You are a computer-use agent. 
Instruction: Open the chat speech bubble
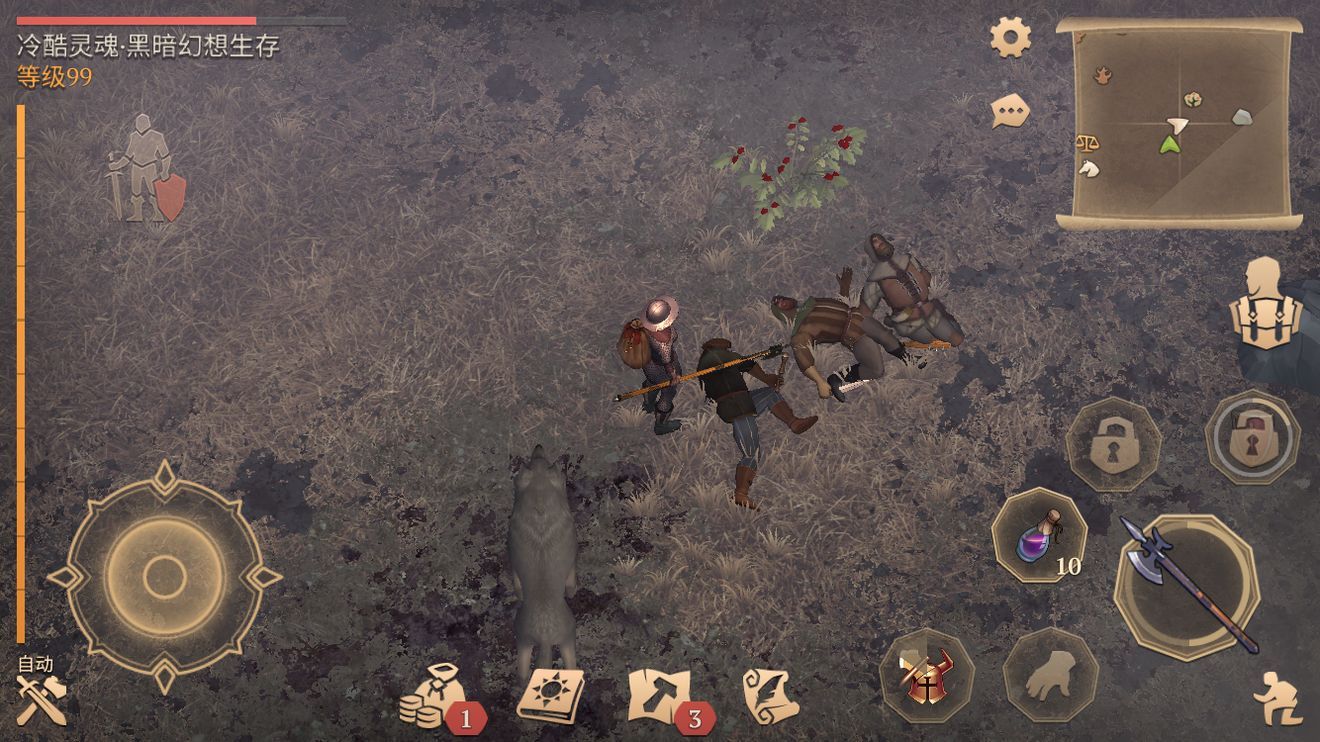pyautogui.click(x=1010, y=110)
